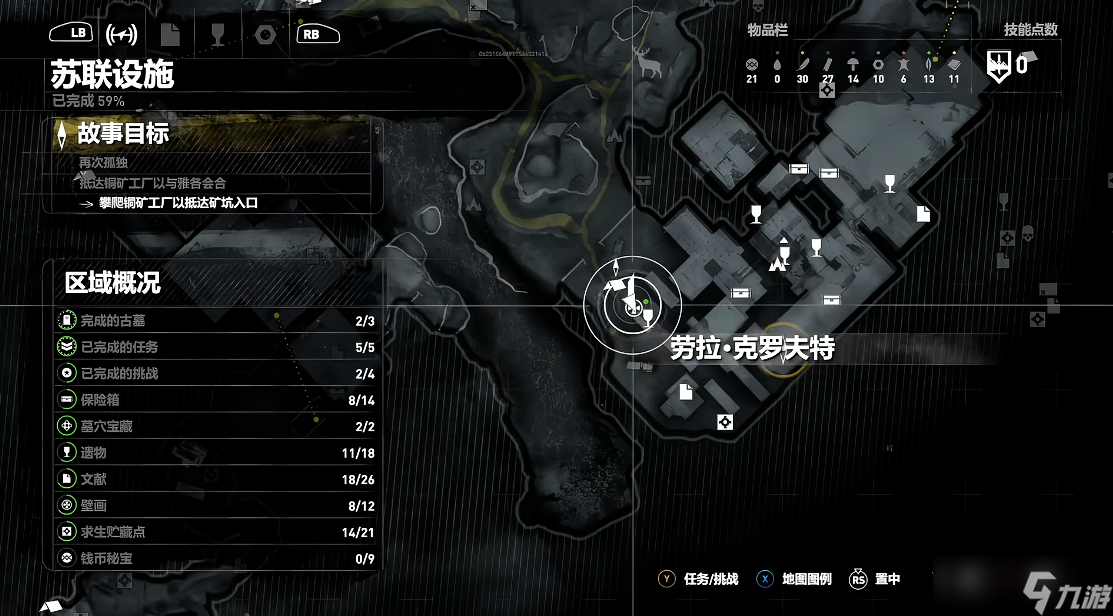Select the 文献 documents row
Image resolution: width=1113 pixels, height=616 pixels.
click(x=213, y=479)
